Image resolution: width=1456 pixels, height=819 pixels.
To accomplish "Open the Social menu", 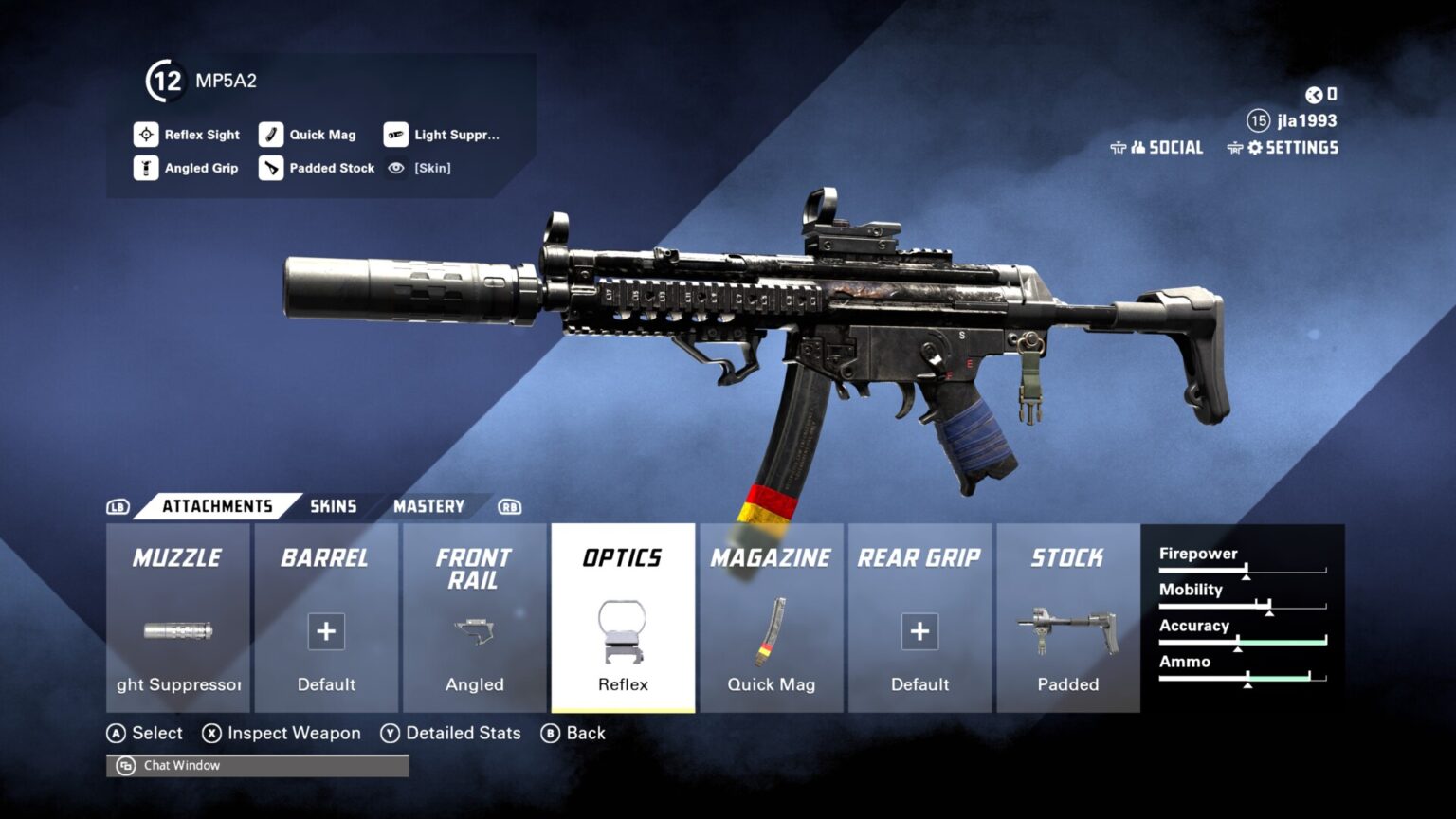I will (1166, 148).
